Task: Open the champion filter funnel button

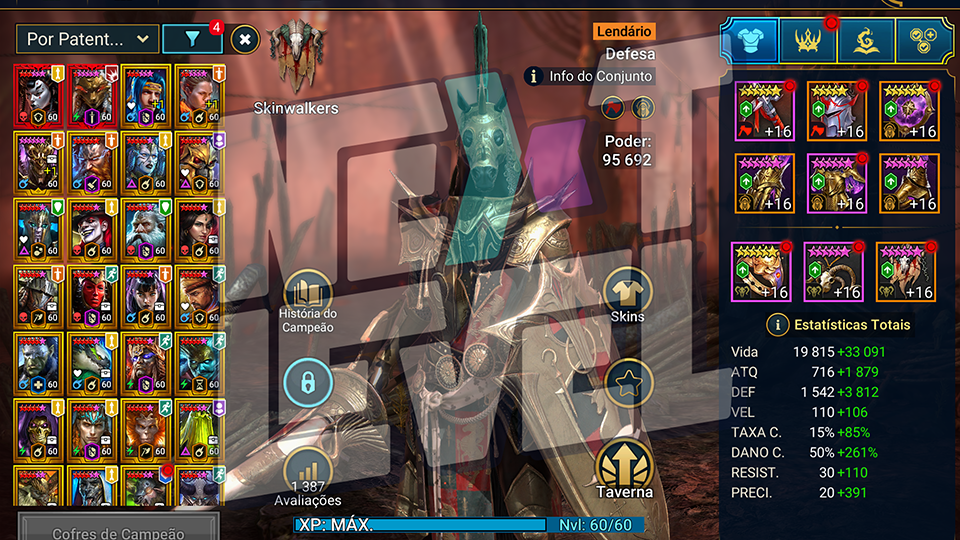Action: click(192, 39)
